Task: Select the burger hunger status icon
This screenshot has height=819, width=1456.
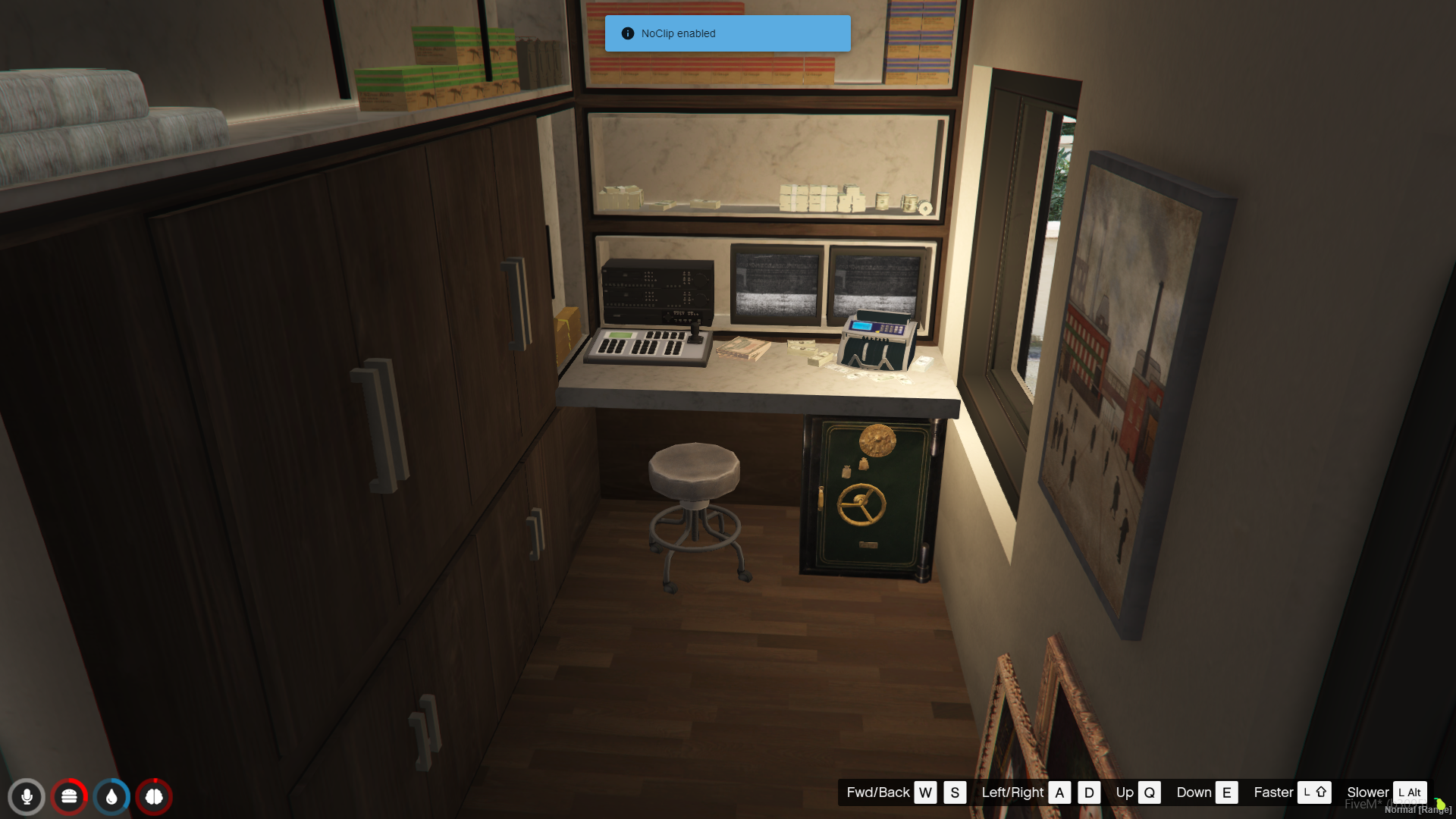Action: point(69,796)
